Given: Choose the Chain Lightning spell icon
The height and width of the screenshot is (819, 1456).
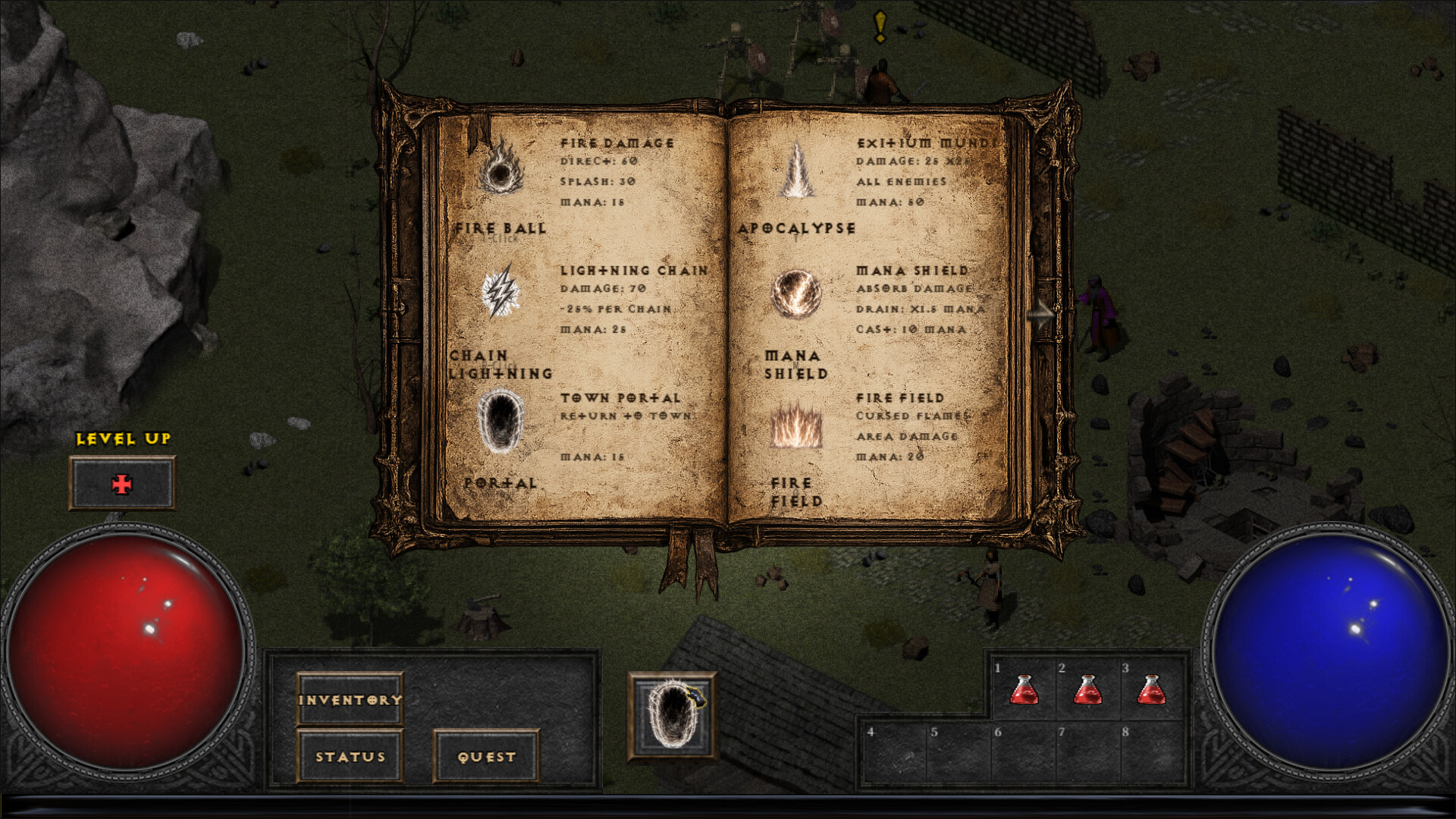Looking at the screenshot, I should 500,293.
